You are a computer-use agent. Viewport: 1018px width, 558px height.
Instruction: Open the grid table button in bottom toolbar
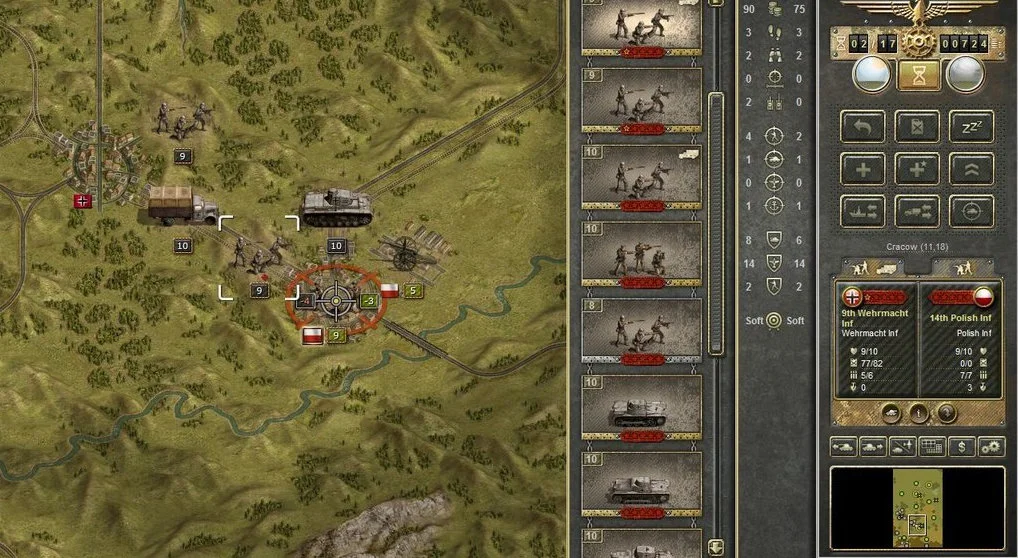click(x=932, y=446)
